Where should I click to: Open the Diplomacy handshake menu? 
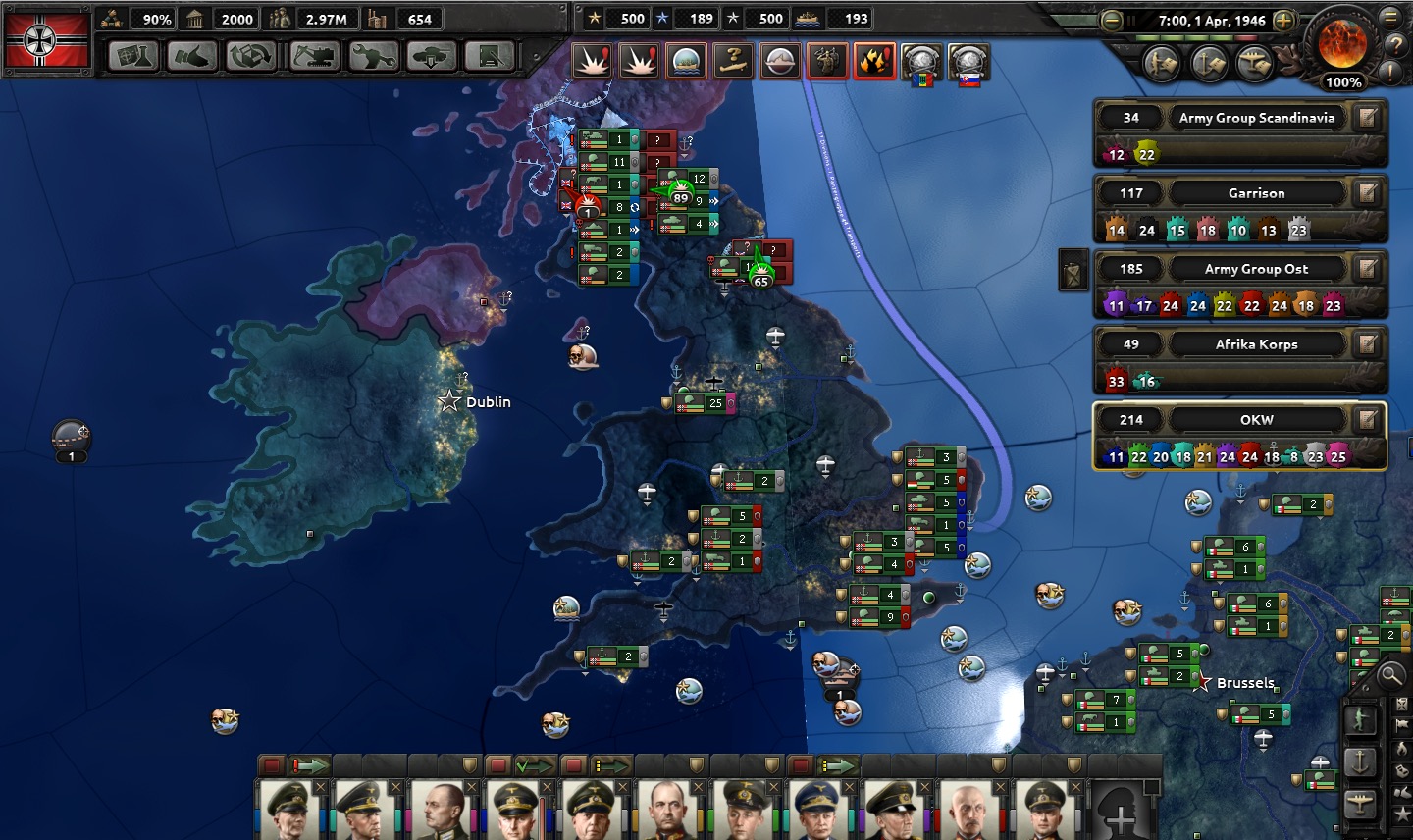coord(192,57)
